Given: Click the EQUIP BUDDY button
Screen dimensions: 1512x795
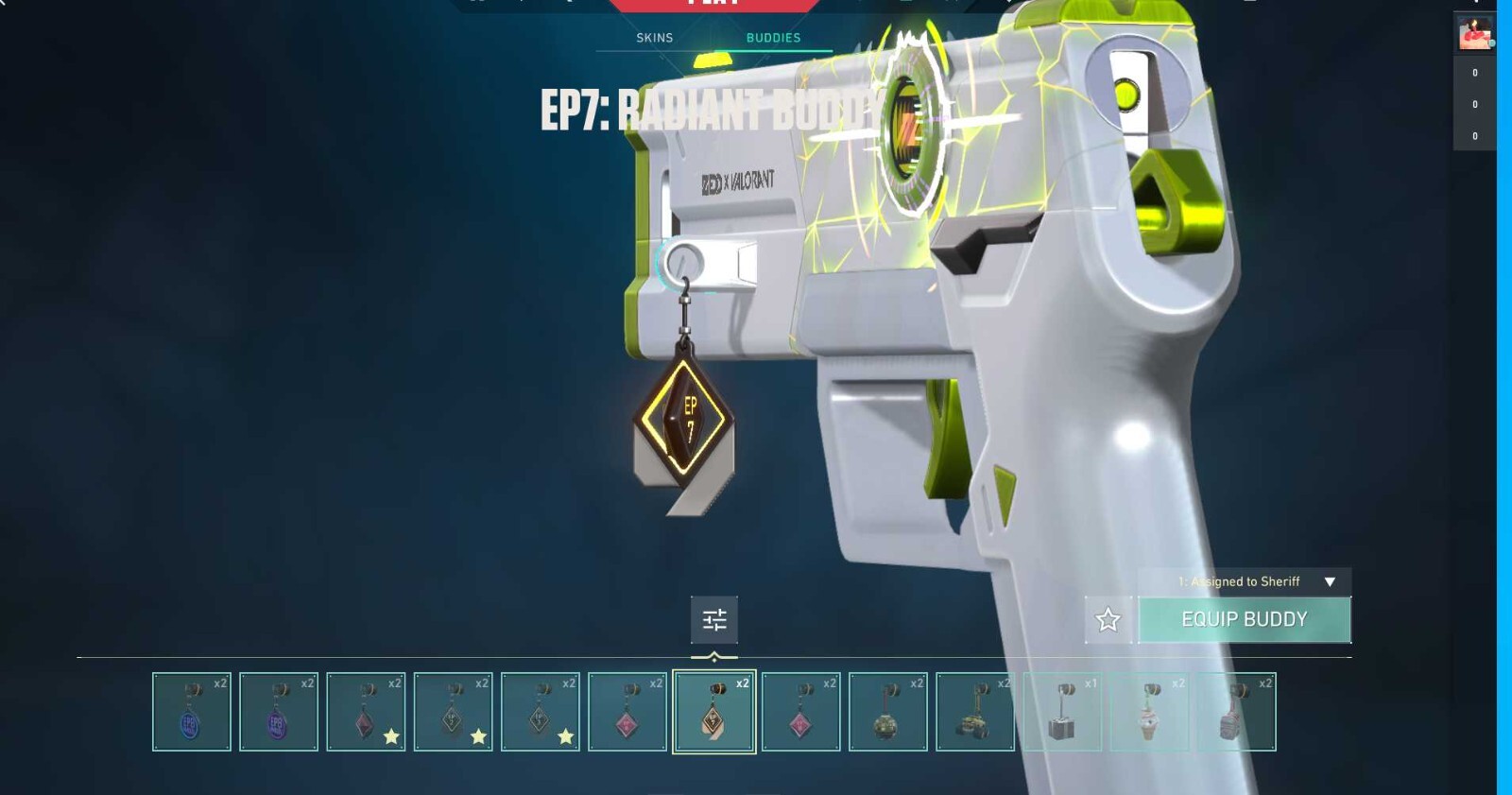Looking at the screenshot, I should point(1244,620).
